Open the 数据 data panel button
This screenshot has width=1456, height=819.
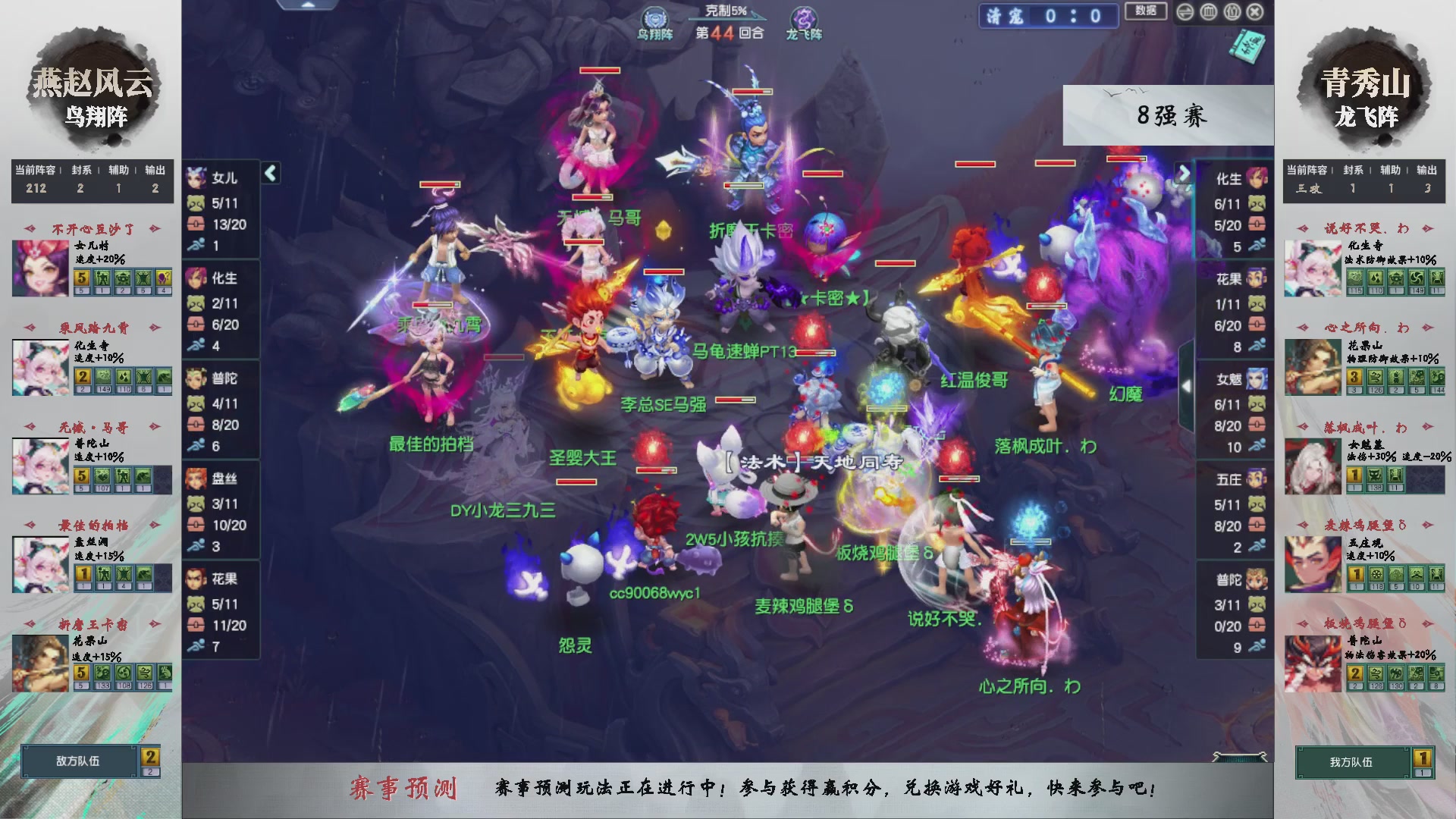click(1146, 11)
